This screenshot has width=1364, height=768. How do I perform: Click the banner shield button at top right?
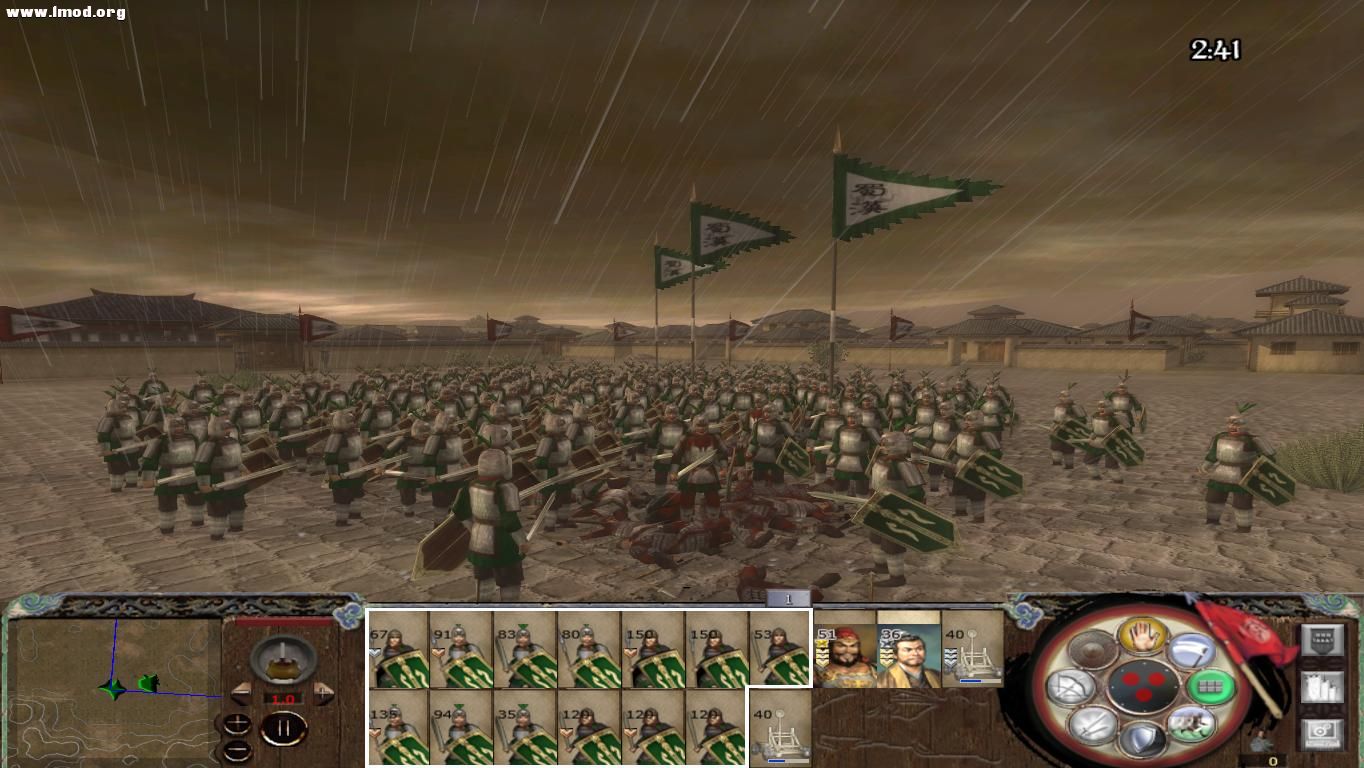[1323, 639]
